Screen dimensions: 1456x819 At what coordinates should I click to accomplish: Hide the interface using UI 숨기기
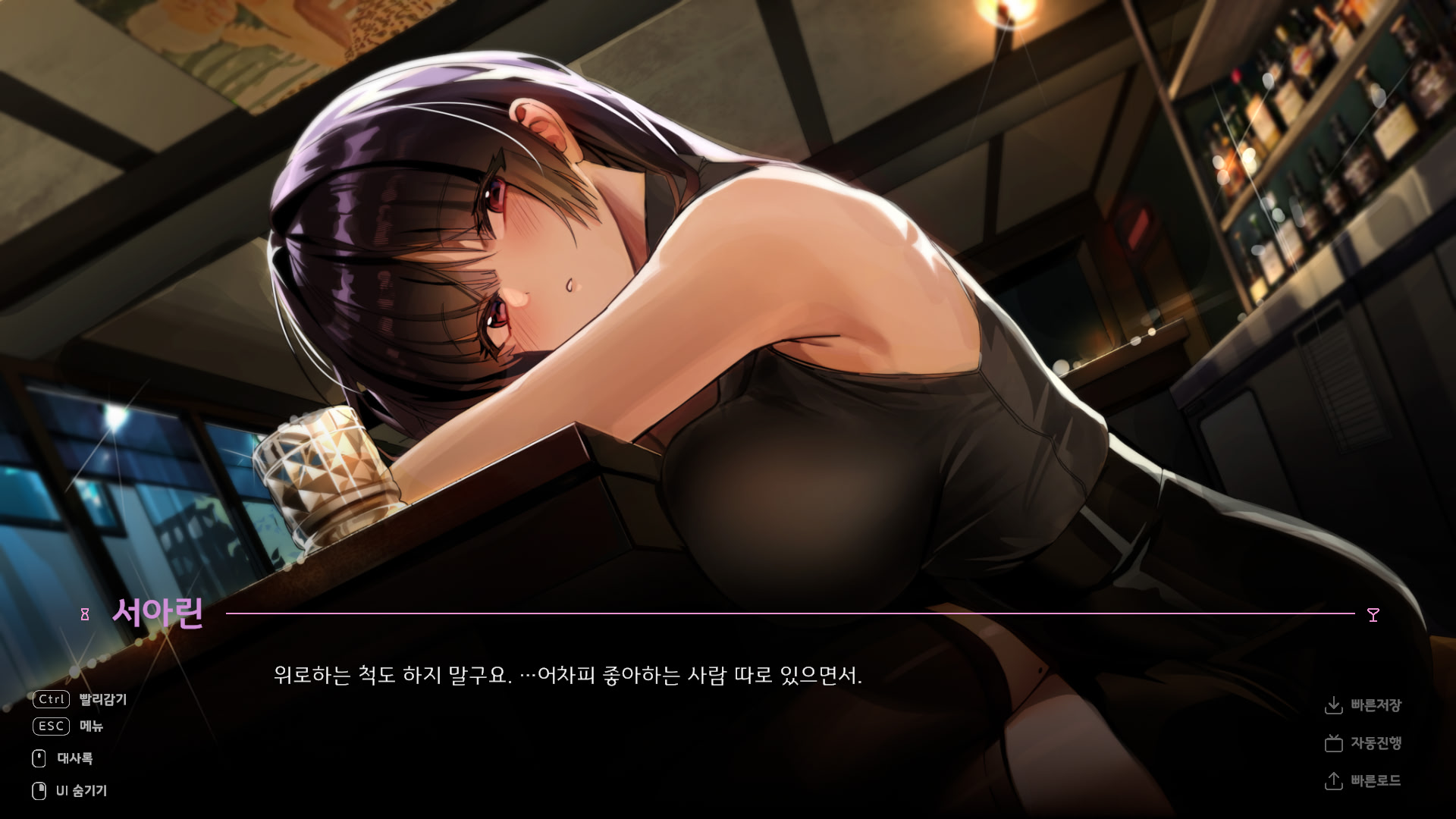(x=80, y=790)
